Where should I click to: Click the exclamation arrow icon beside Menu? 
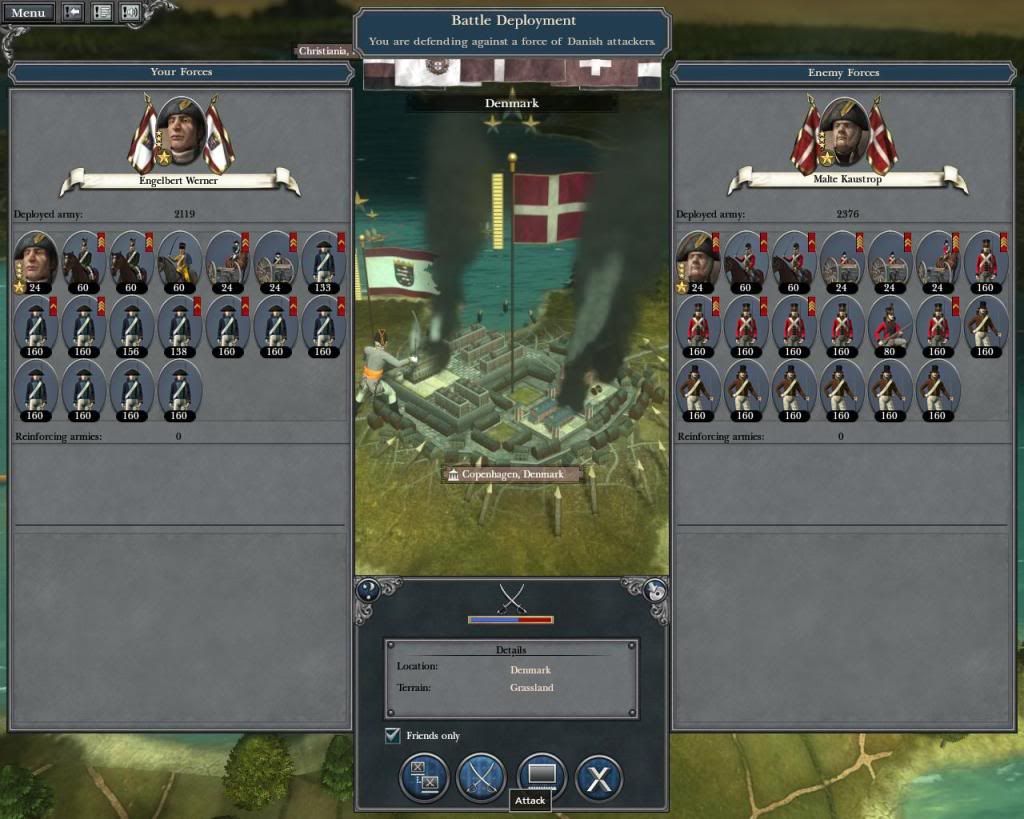[73, 13]
